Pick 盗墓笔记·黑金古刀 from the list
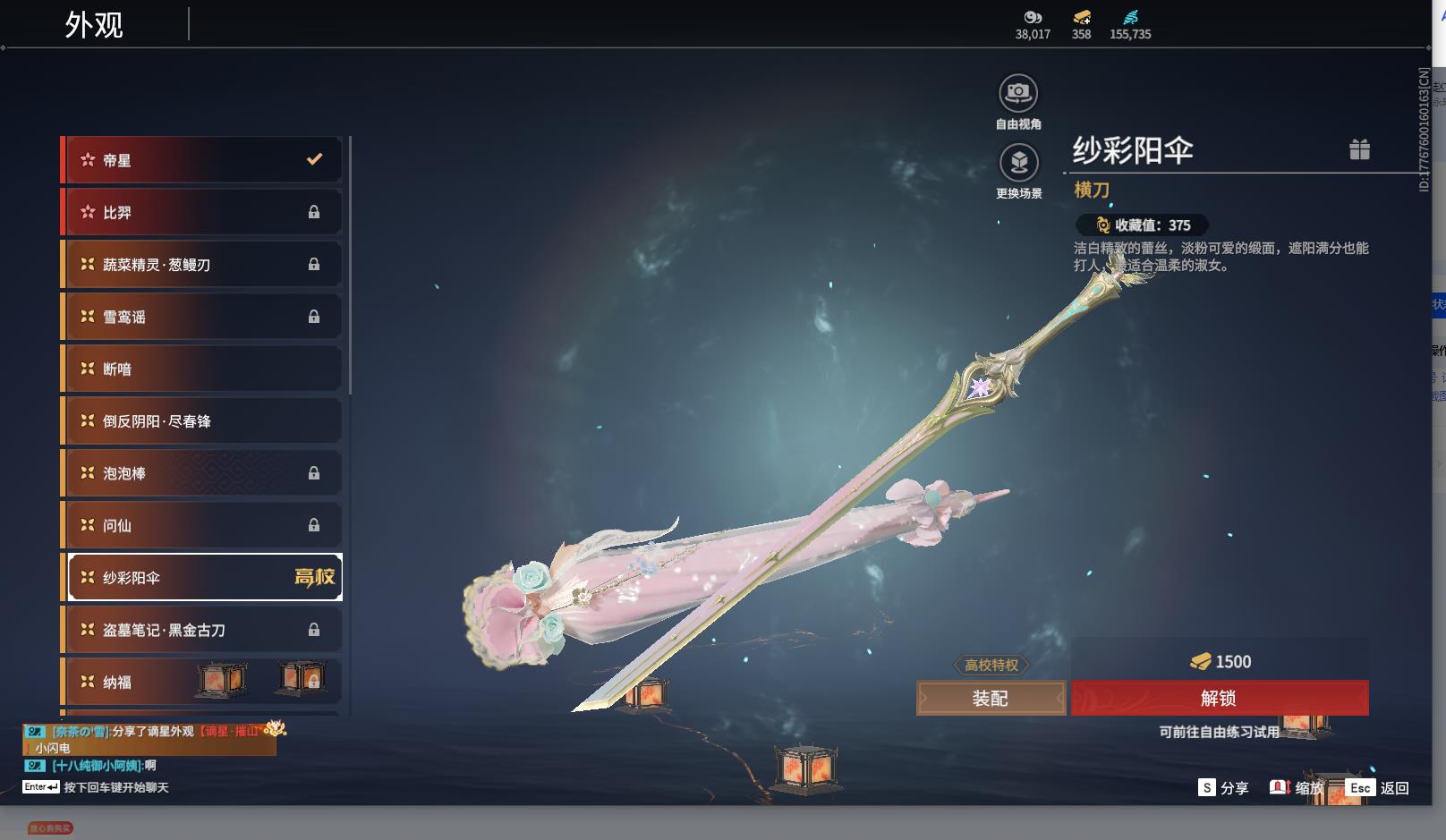Image resolution: width=1446 pixels, height=840 pixels. [201, 630]
